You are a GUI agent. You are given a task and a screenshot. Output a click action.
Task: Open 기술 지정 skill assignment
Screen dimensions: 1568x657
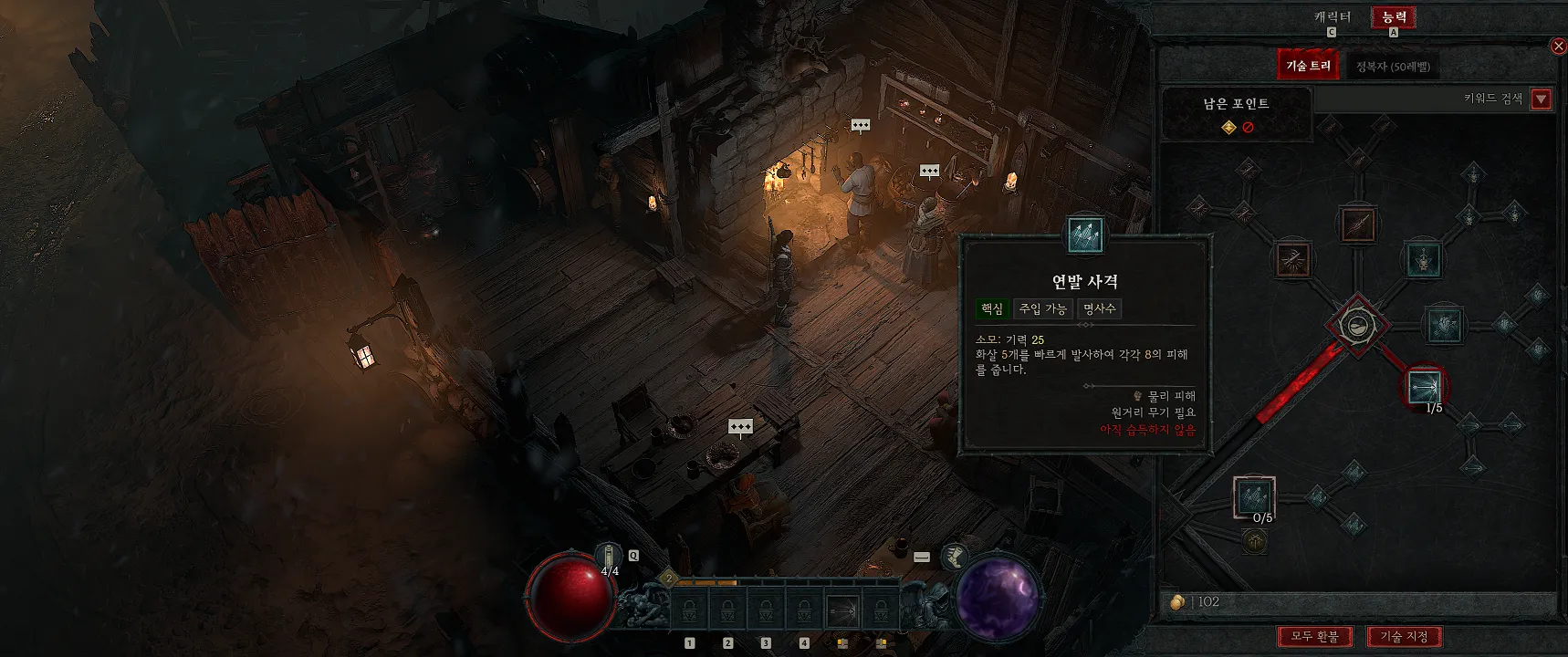pyautogui.click(x=1404, y=636)
